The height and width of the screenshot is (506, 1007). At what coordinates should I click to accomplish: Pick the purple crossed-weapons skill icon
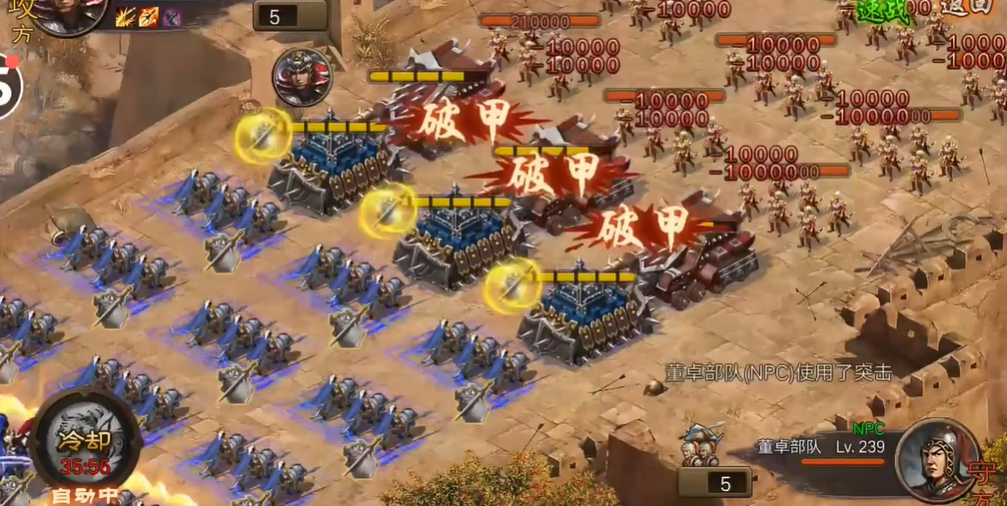point(172,16)
